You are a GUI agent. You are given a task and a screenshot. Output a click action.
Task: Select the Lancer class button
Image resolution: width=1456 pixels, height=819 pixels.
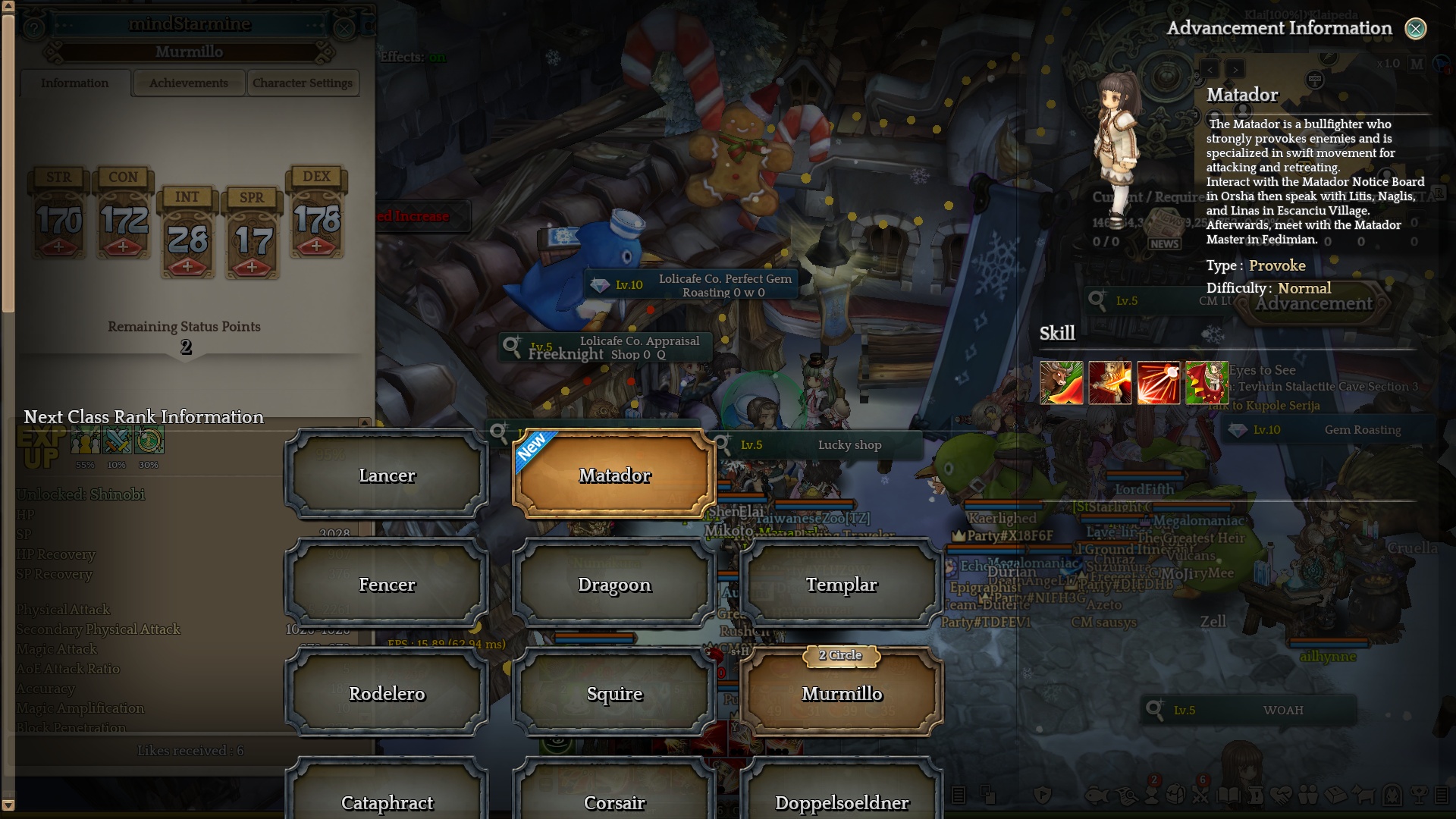387,475
